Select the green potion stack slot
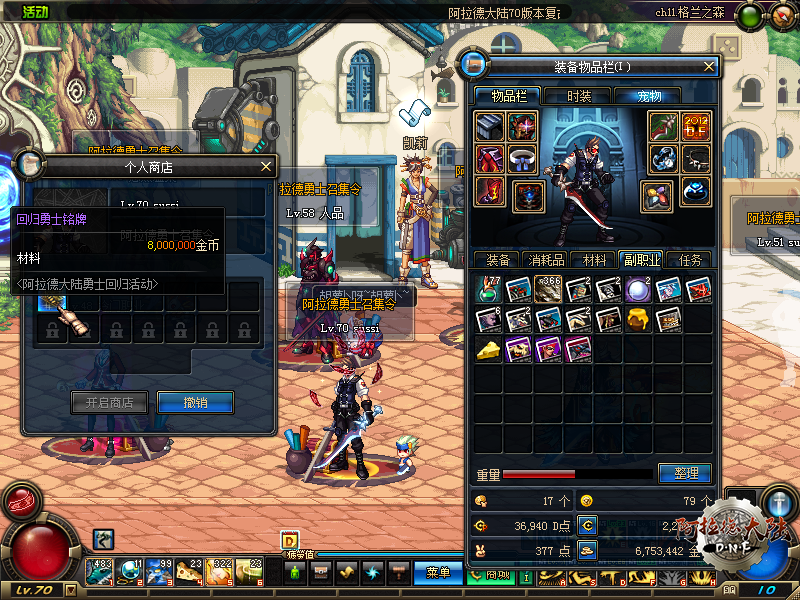The width and height of the screenshot is (800, 600). (x=488, y=289)
